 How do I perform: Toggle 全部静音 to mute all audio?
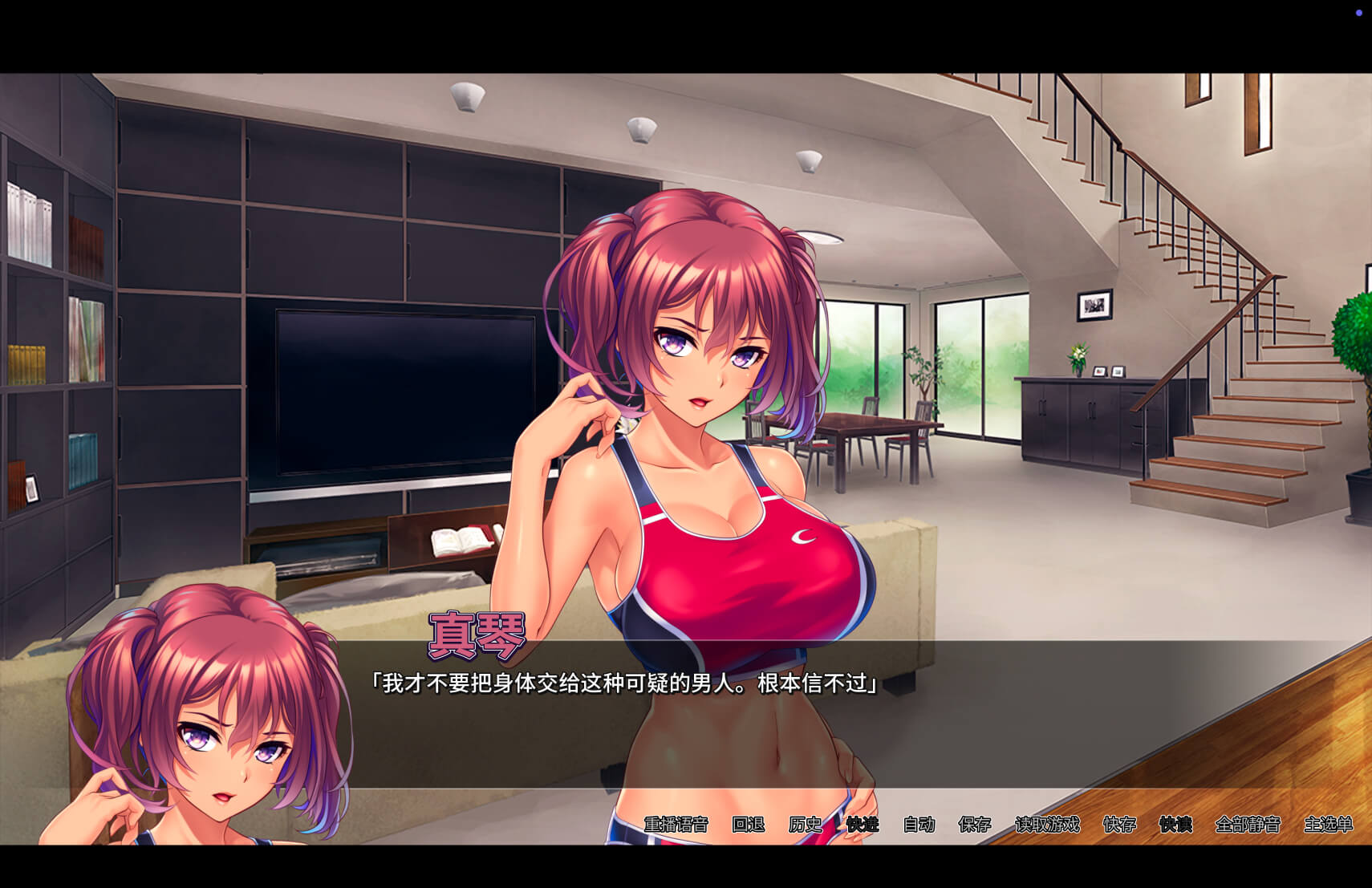[1248, 824]
